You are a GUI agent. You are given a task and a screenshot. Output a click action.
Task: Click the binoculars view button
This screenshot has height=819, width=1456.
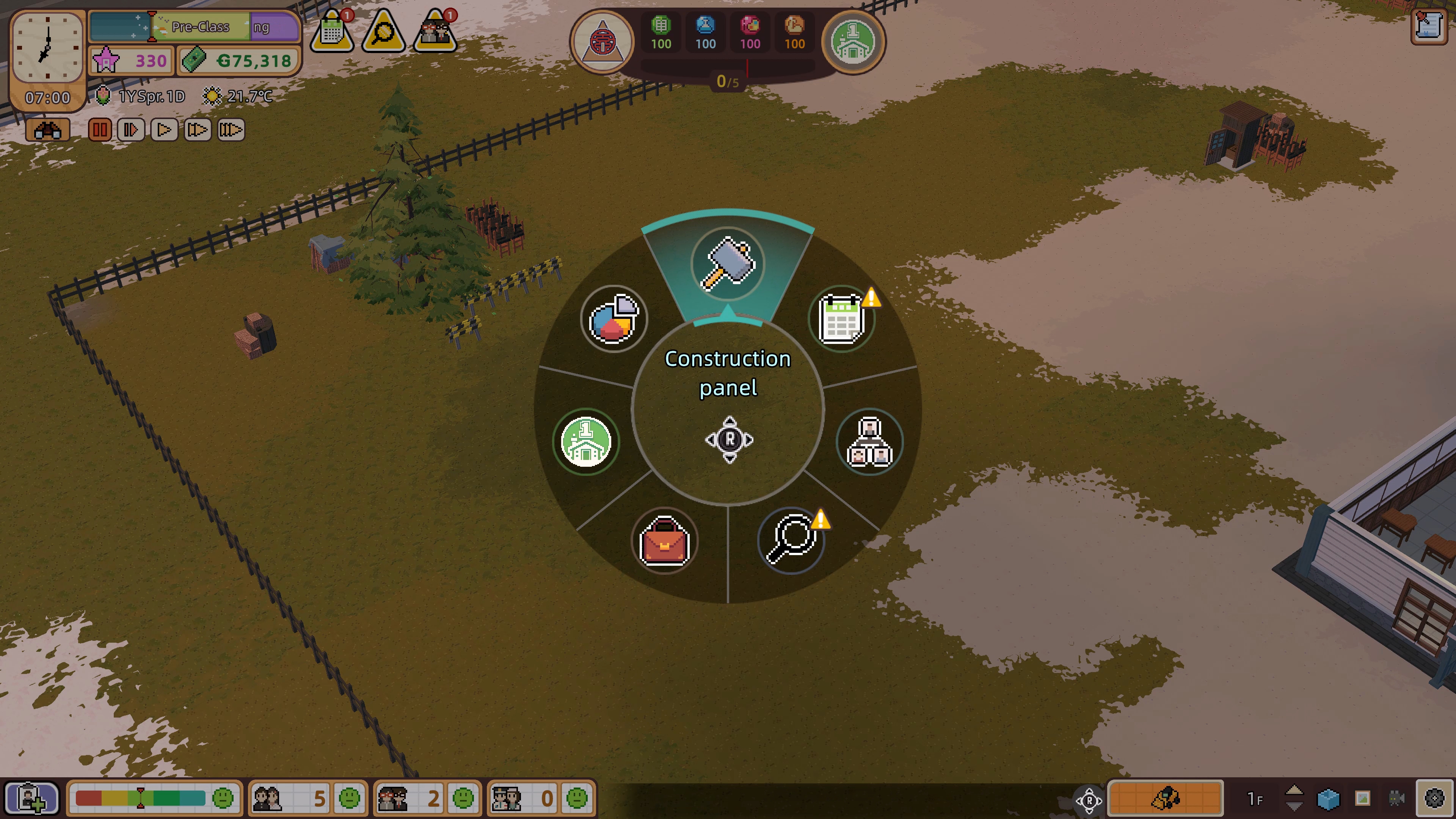pyautogui.click(x=47, y=130)
